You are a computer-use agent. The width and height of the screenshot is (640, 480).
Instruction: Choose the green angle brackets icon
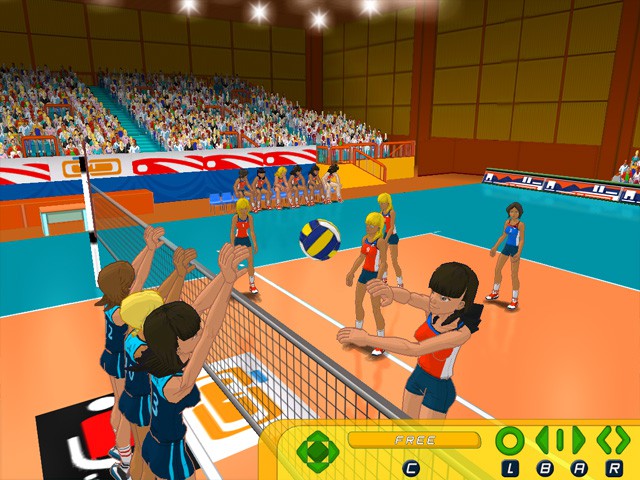(613, 440)
